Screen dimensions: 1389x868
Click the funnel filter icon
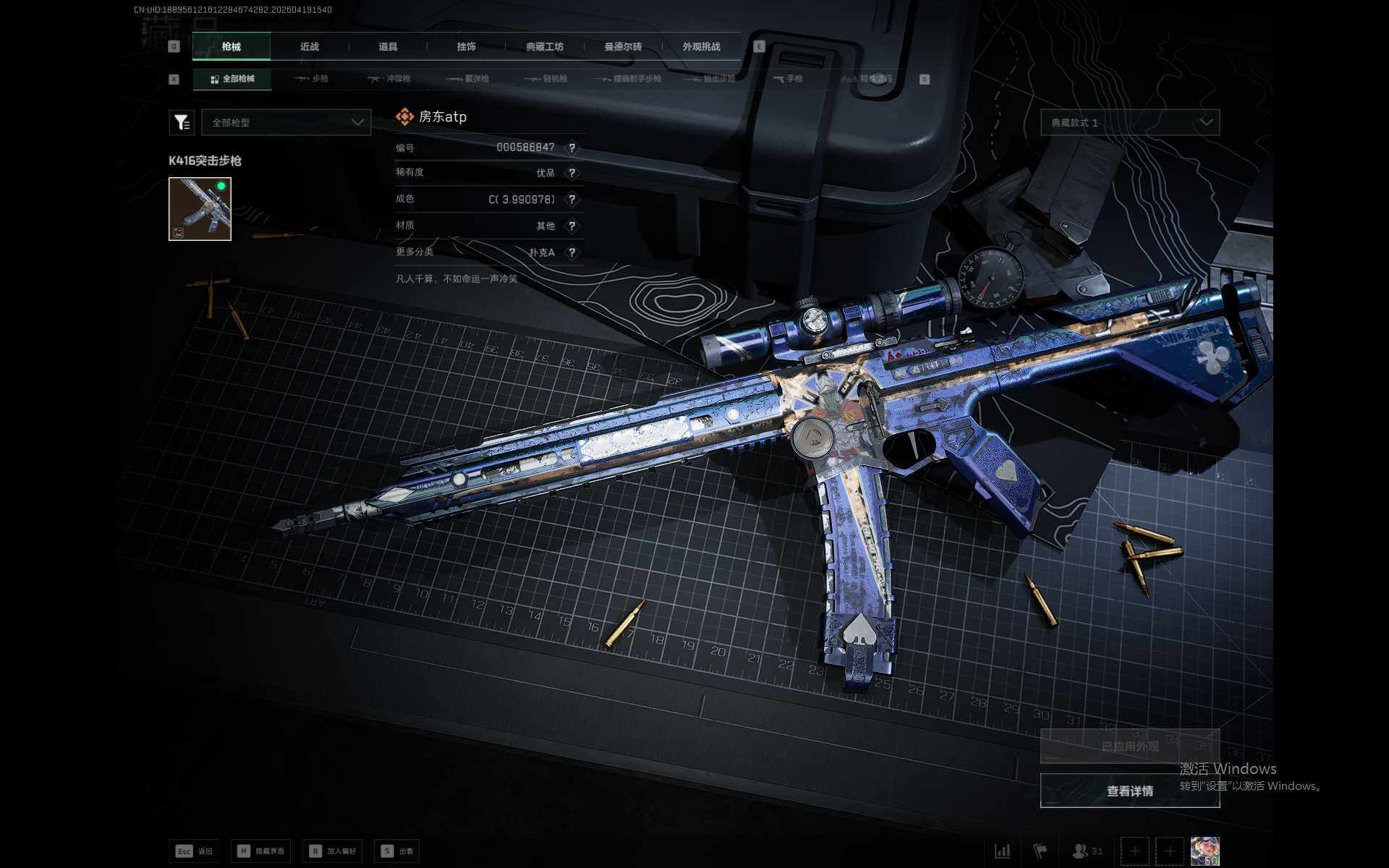tap(182, 122)
